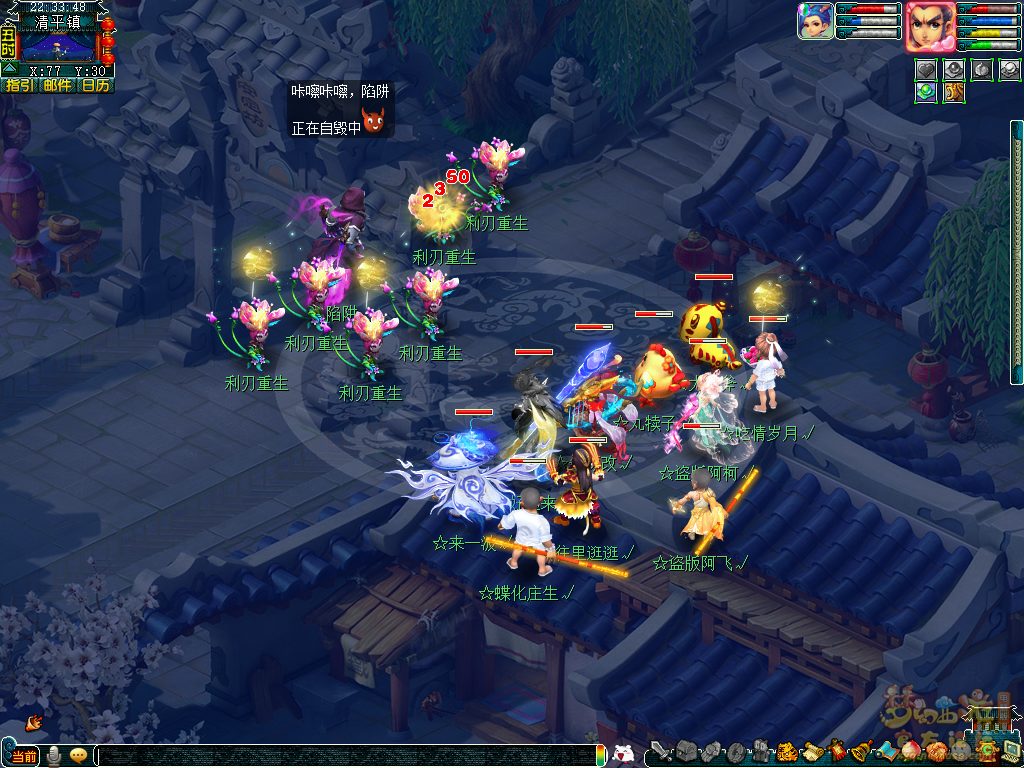Open the 日历 calendar button
The width and height of the screenshot is (1024, 768).
(x=95, y=86)
